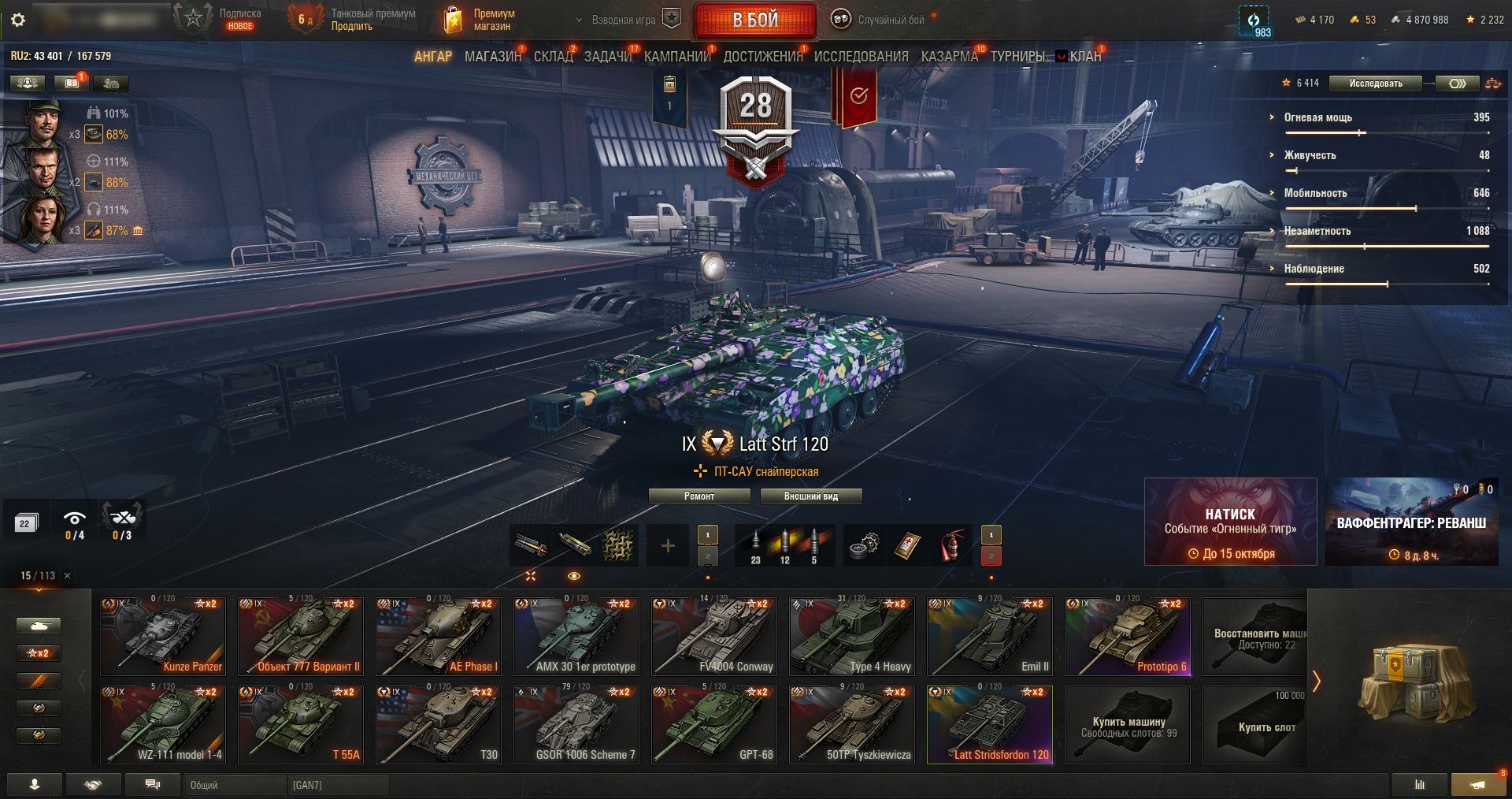
Task: Open the settings gear menu
Action: click(x=18, y=20)
